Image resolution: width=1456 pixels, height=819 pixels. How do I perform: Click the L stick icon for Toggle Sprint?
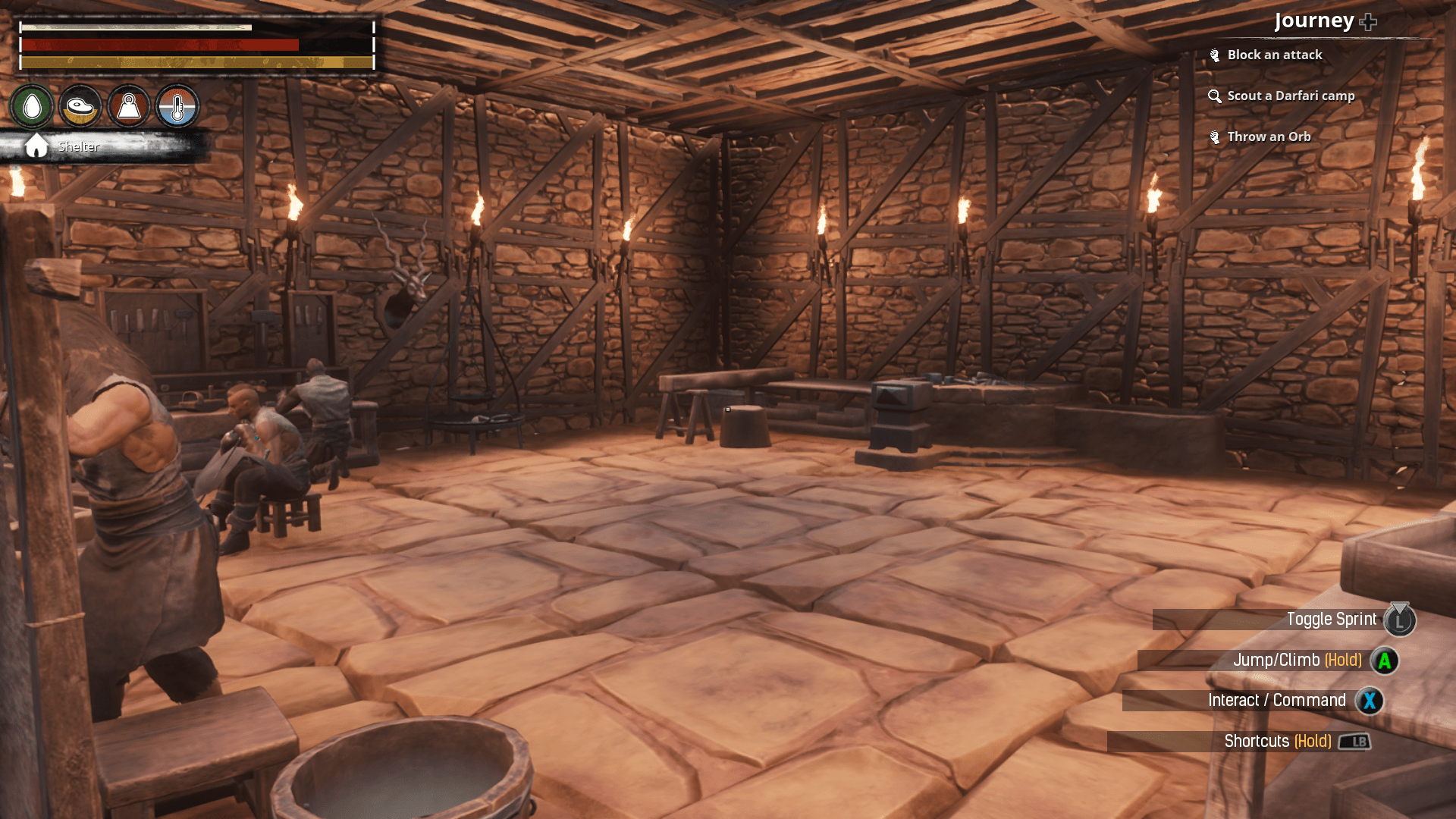[x=1400, y=620]
